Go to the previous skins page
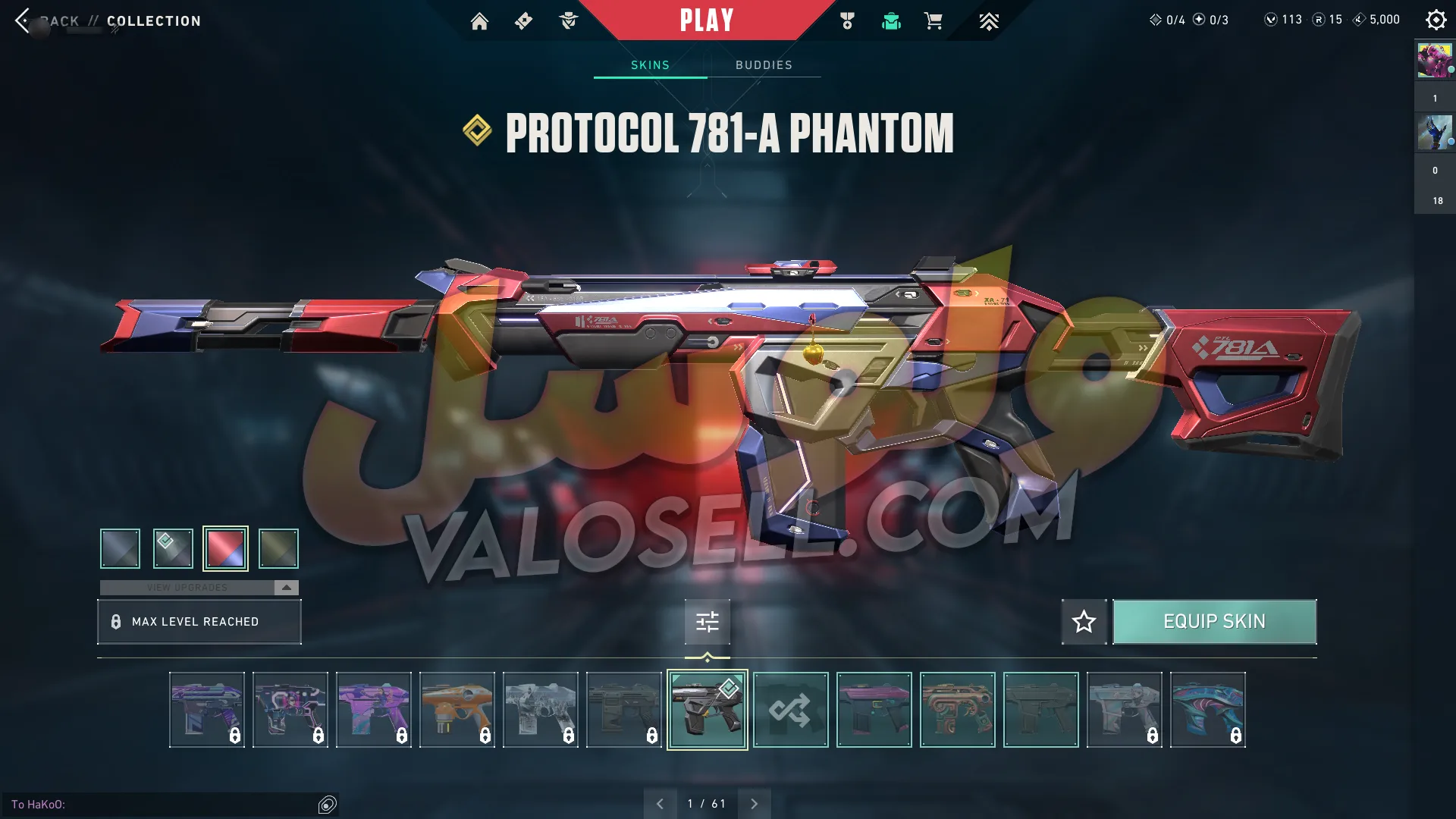Viewport: 1456px width, 819px height. 660,804
